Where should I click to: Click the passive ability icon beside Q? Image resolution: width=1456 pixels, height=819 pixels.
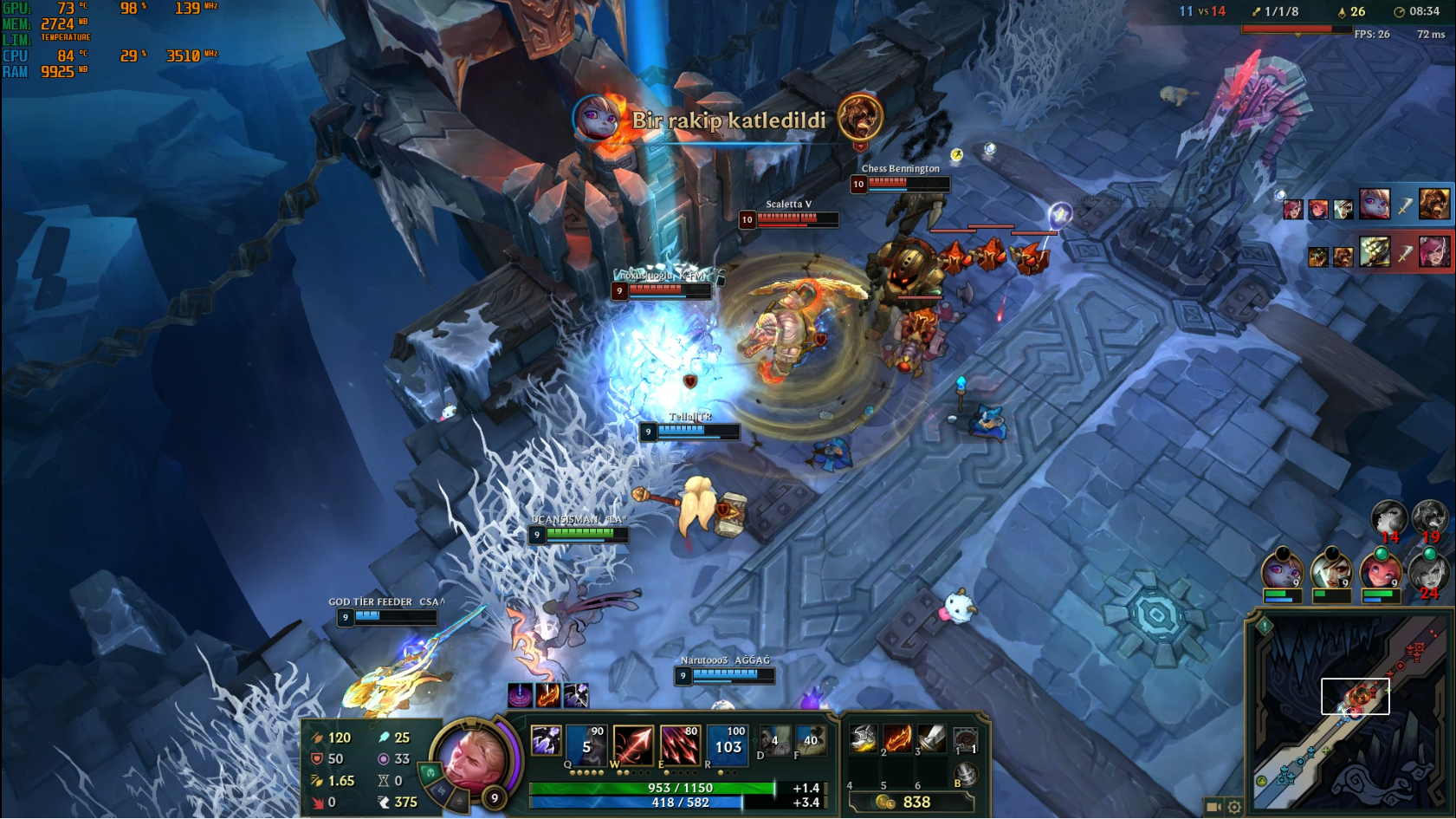(x=546, y=741)
